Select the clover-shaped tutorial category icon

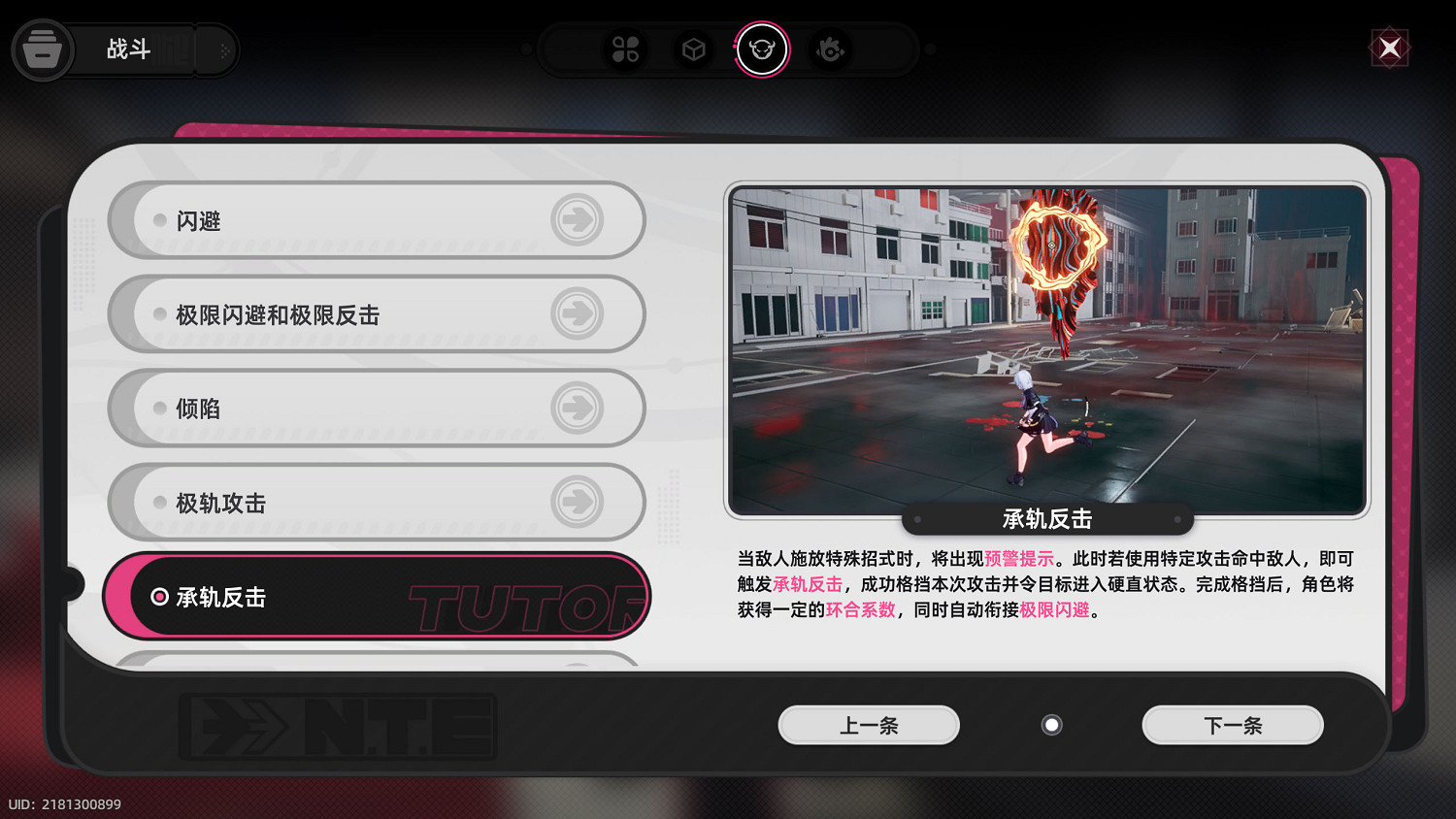point(626,49)
